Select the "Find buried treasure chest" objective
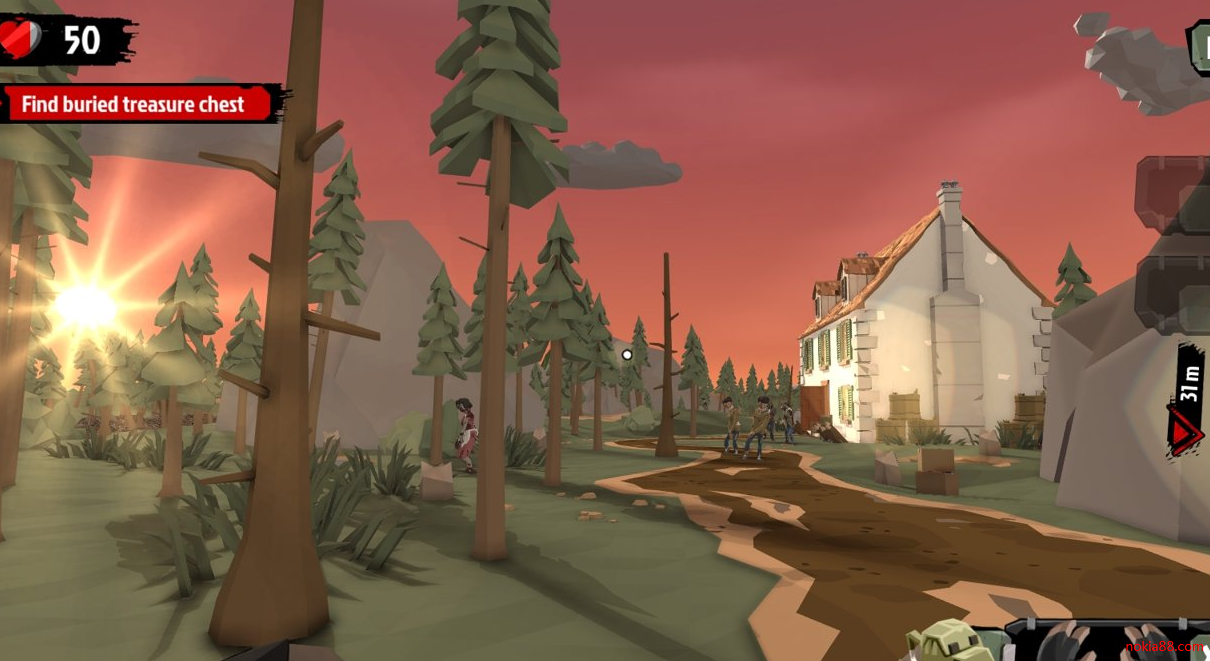Screen dimensions: 1210x661 [x=136, y=104]
